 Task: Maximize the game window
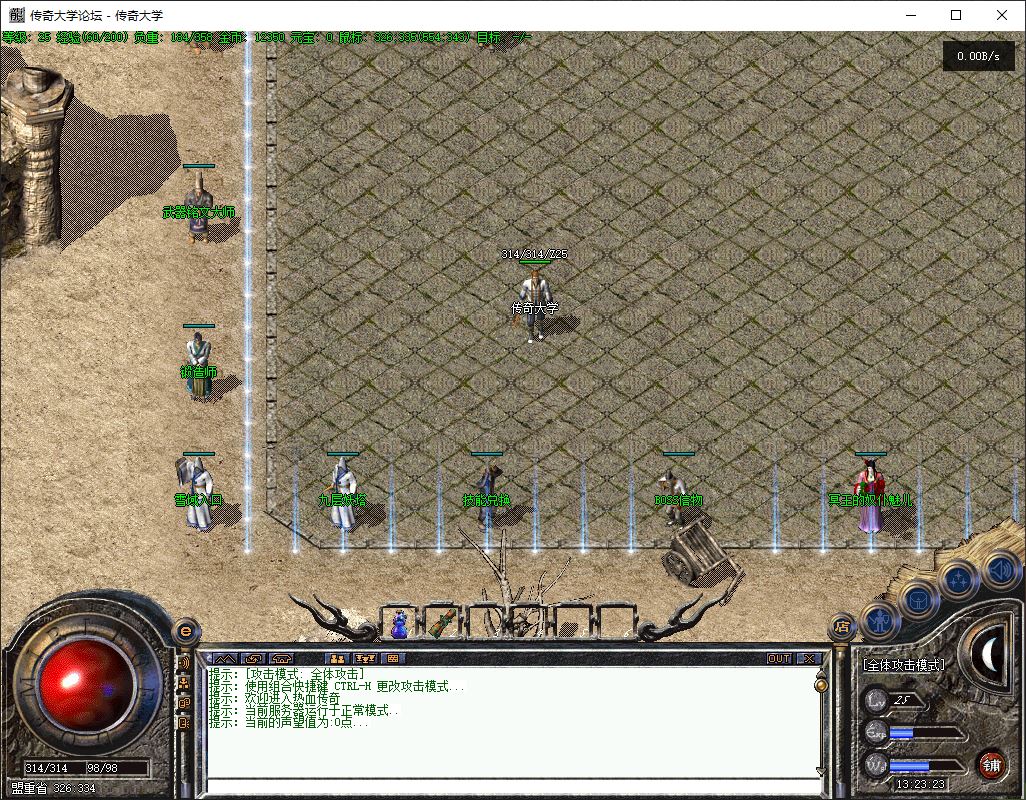coord(956,15)
